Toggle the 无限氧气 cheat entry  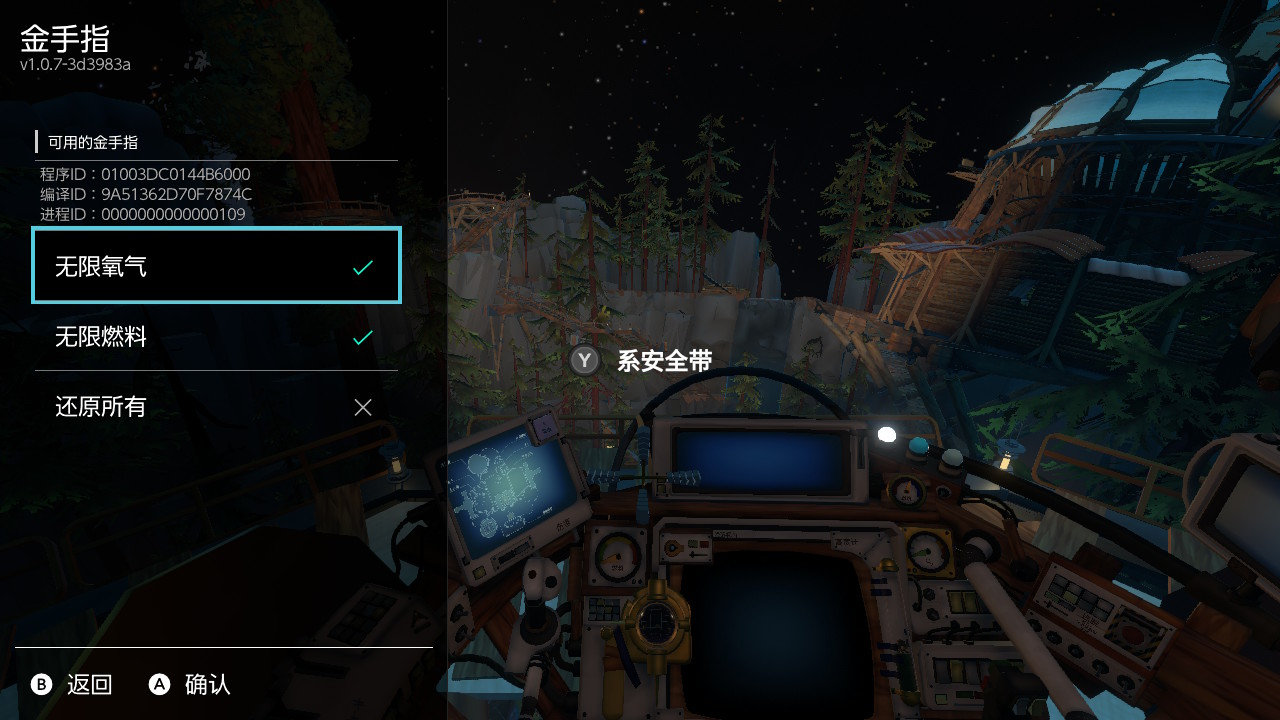(216, 266)
